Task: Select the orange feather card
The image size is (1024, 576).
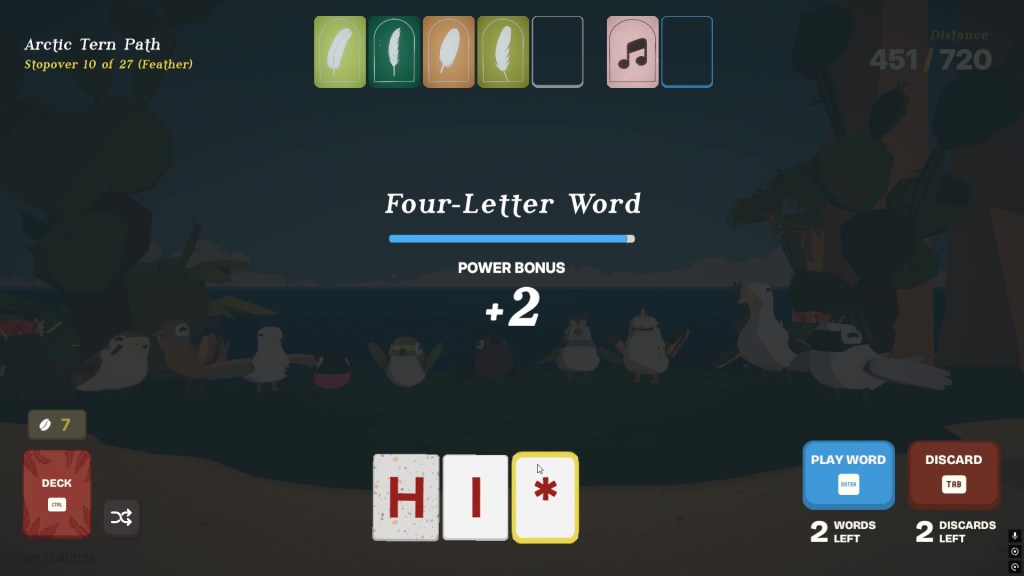Action: (x=448, y=52)
